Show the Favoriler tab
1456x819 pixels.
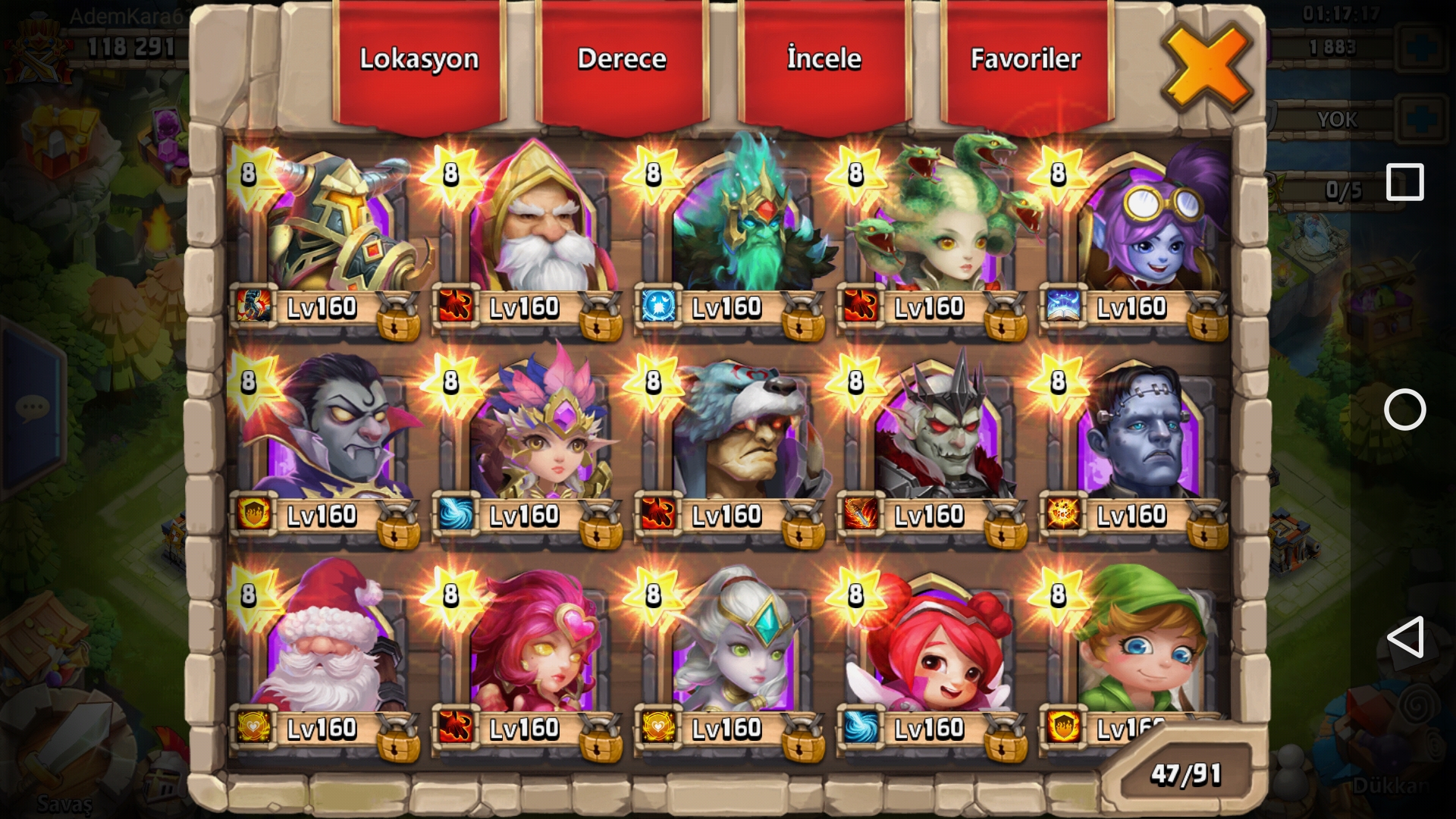pyautogui.click(x=1026, y=61)
